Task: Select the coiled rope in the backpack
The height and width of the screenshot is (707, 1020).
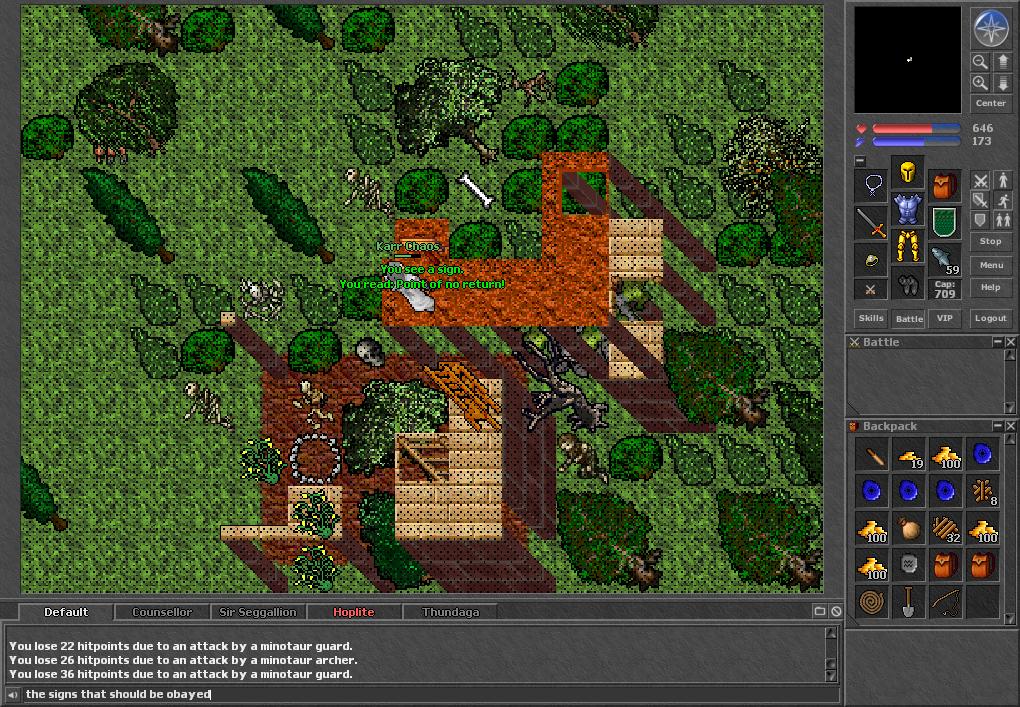Action: coord(872,601)
